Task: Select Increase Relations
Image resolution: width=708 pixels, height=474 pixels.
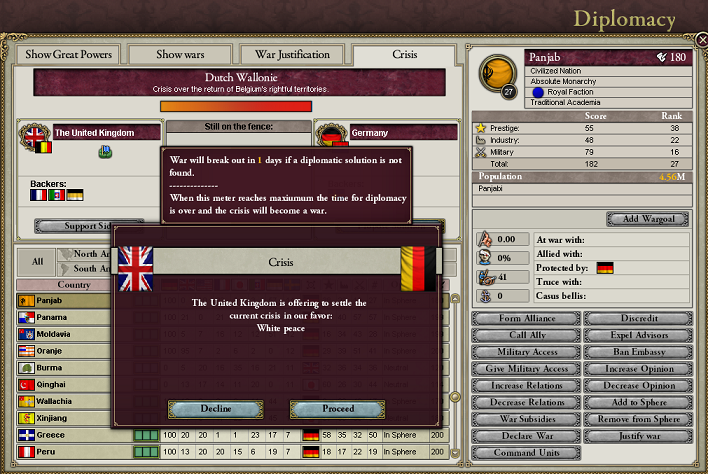Action: click(x=526, y=386)
